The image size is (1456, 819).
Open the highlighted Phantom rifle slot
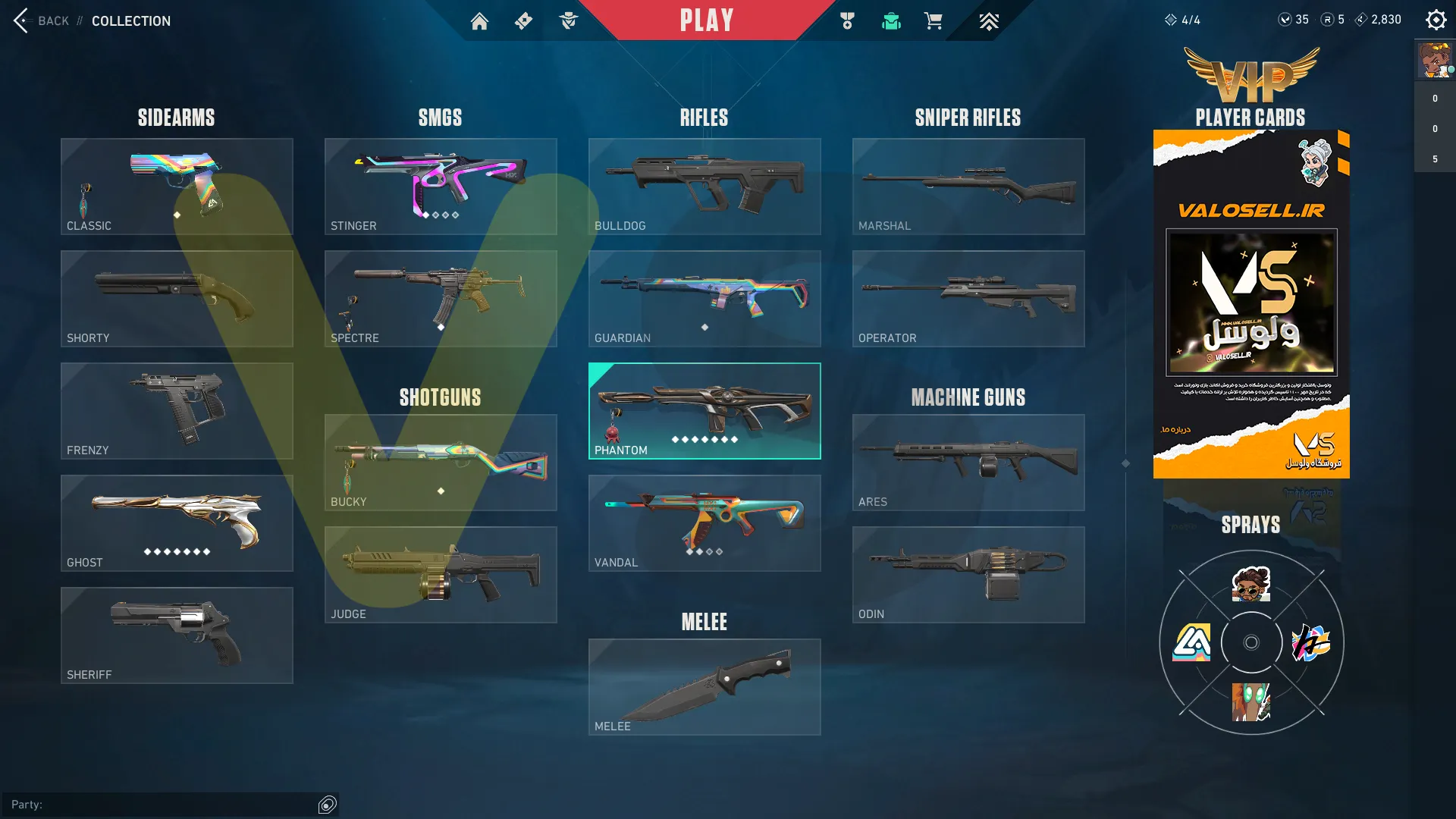(704, 411)
